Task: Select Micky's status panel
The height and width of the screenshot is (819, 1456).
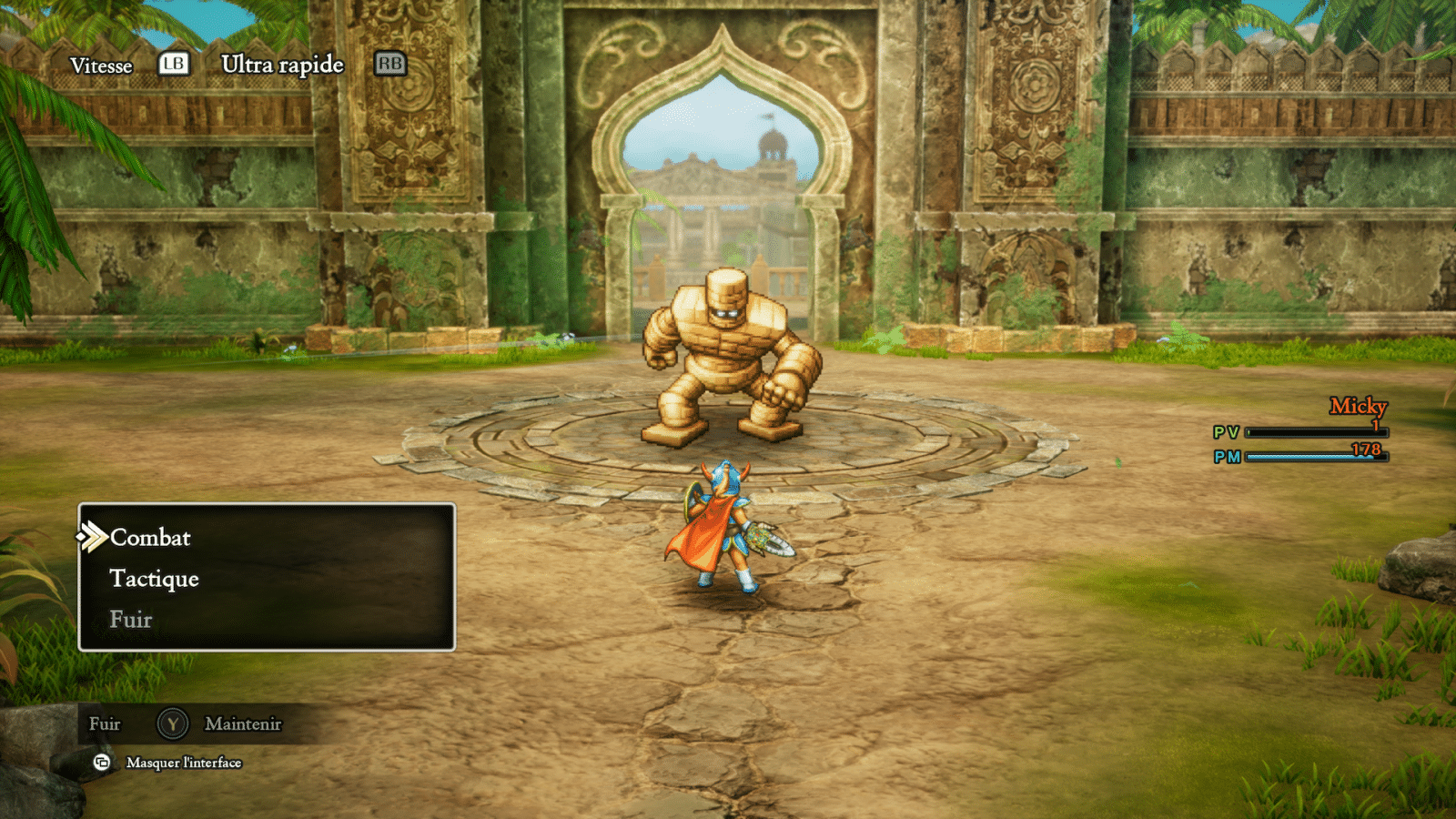Action: click(1302, 431)
